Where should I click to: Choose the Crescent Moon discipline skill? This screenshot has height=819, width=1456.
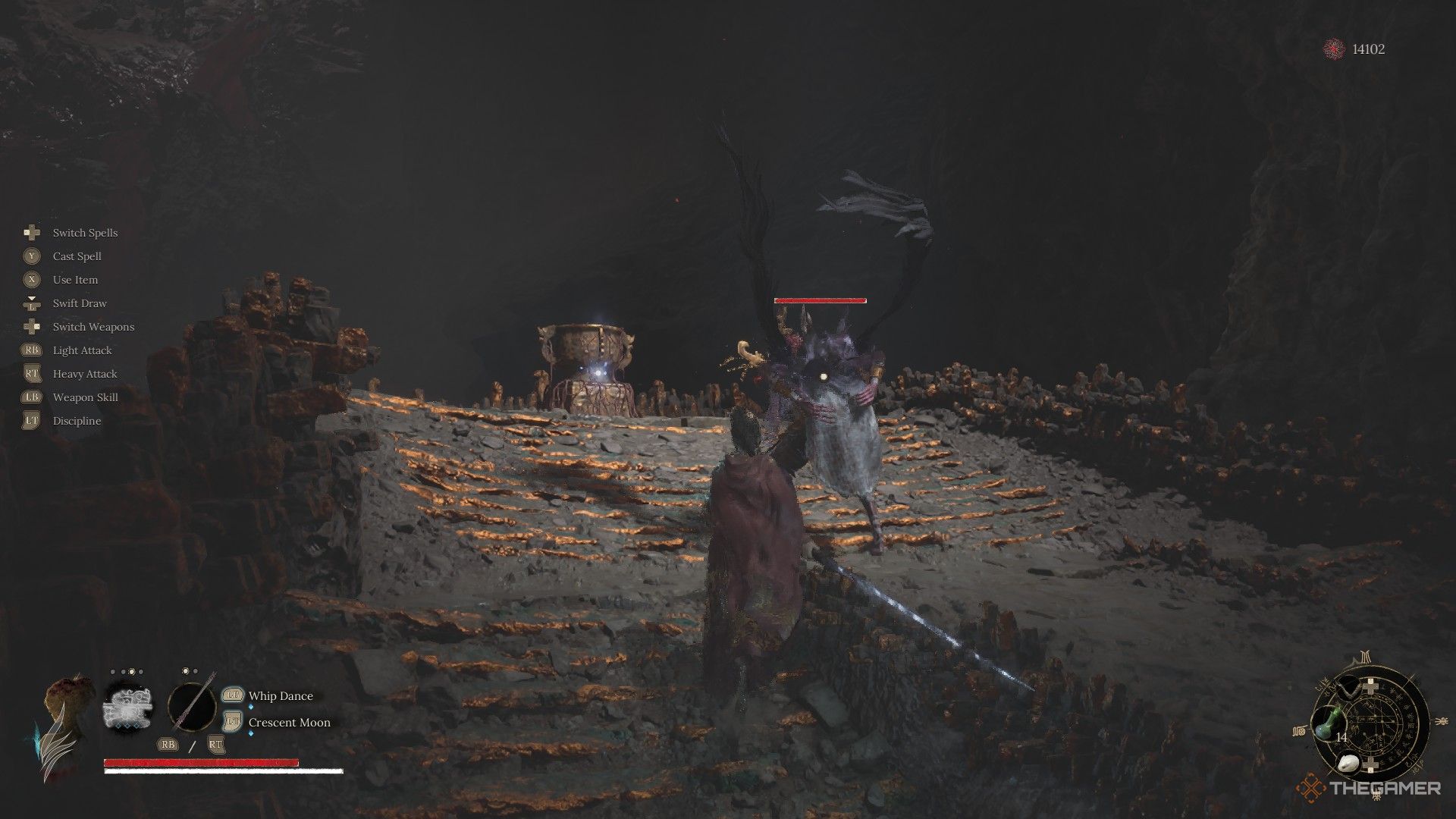[x=289, y=723]
